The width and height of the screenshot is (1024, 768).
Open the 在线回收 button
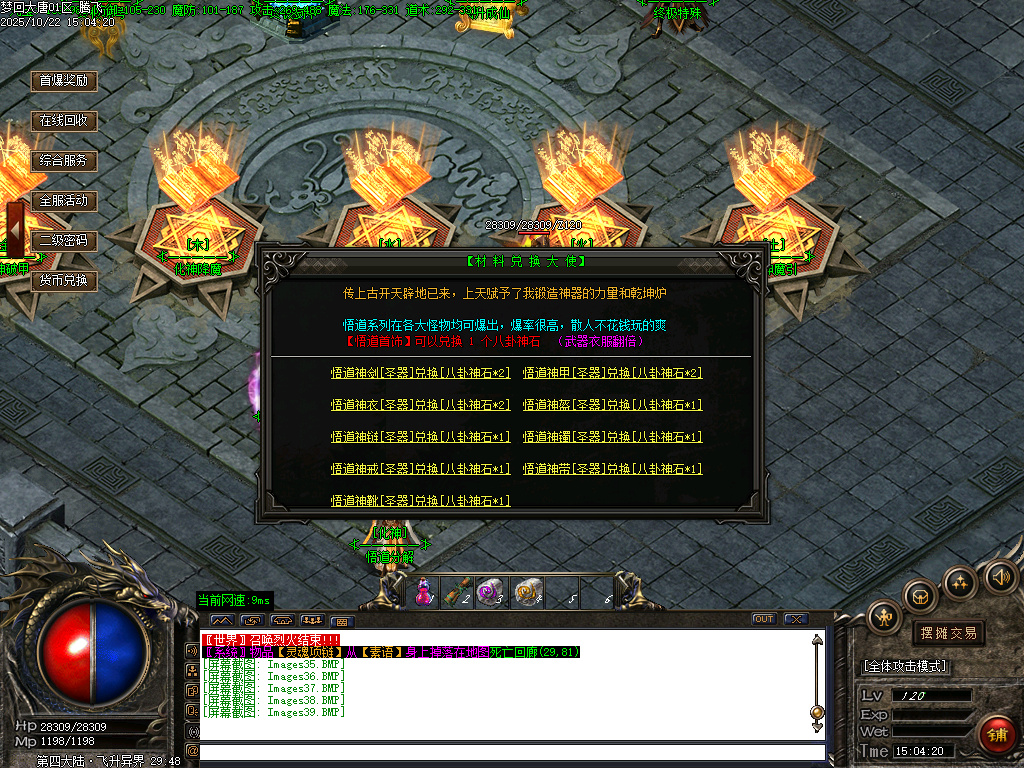(64, 121)
